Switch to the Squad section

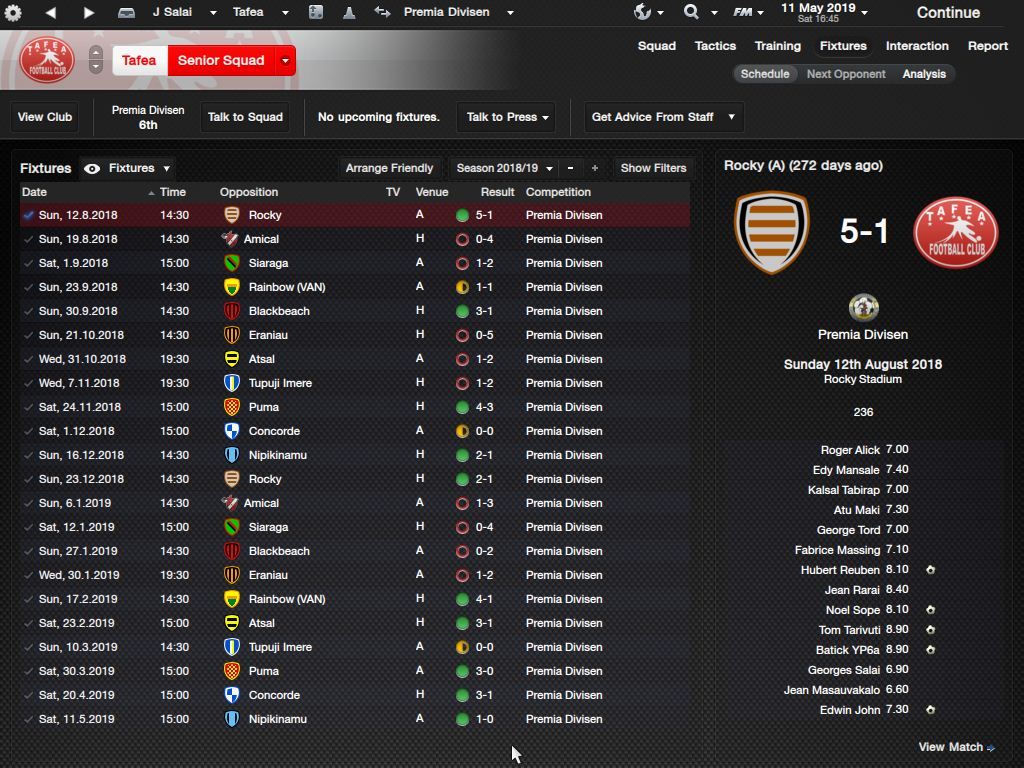click(657, 46)
